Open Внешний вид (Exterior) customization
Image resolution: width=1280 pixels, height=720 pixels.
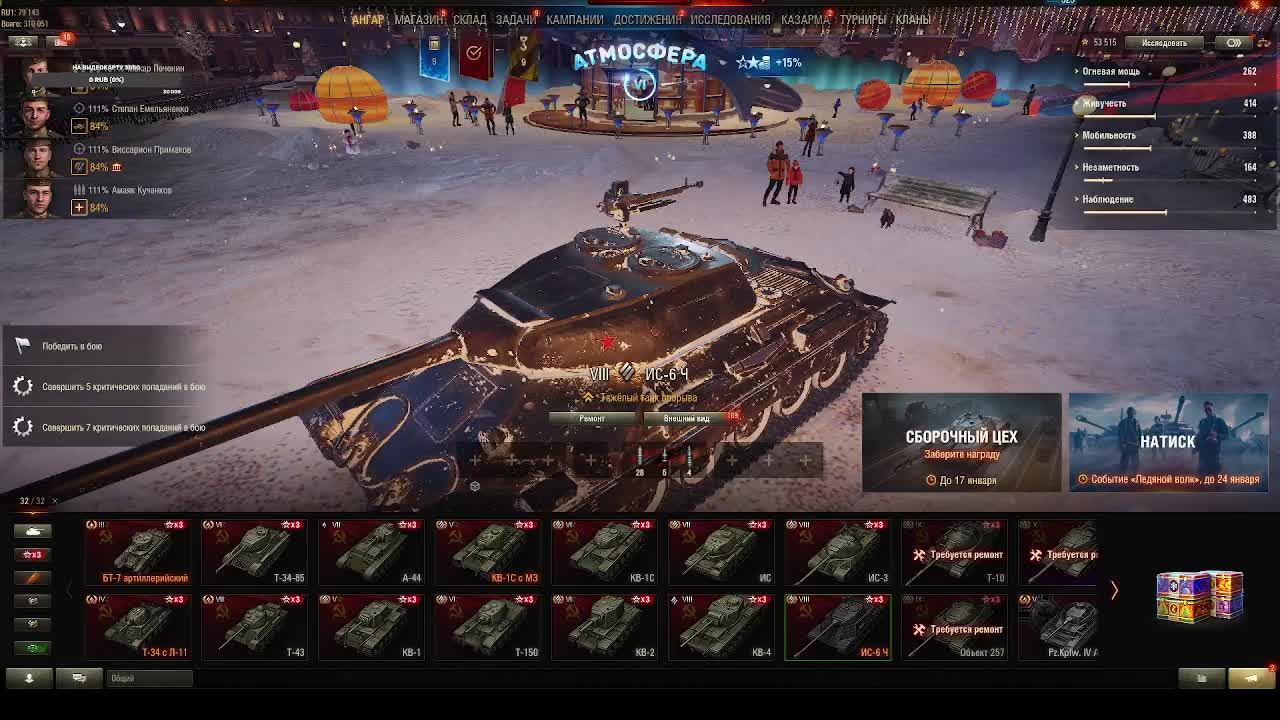click(686, 418)
